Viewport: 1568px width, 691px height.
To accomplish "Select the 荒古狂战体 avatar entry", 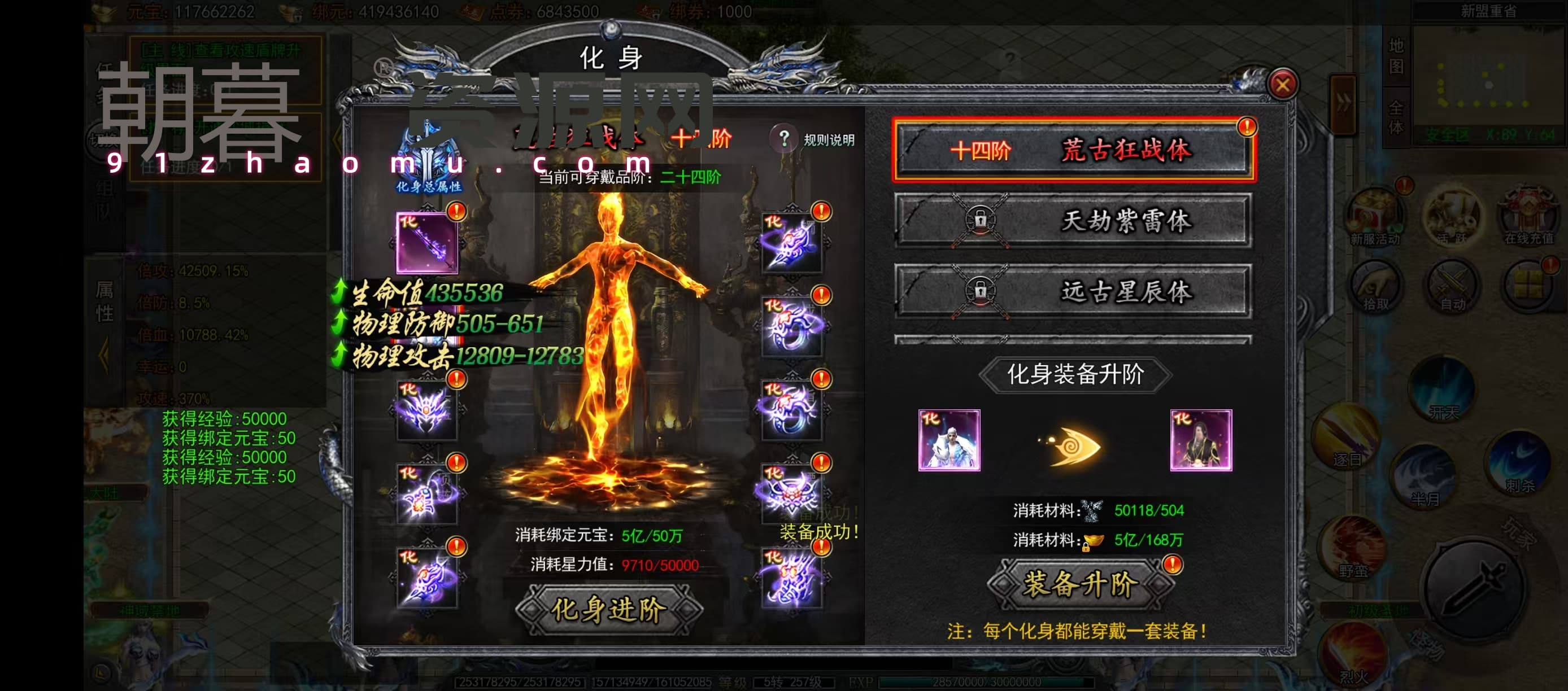I will [1073, 150].
